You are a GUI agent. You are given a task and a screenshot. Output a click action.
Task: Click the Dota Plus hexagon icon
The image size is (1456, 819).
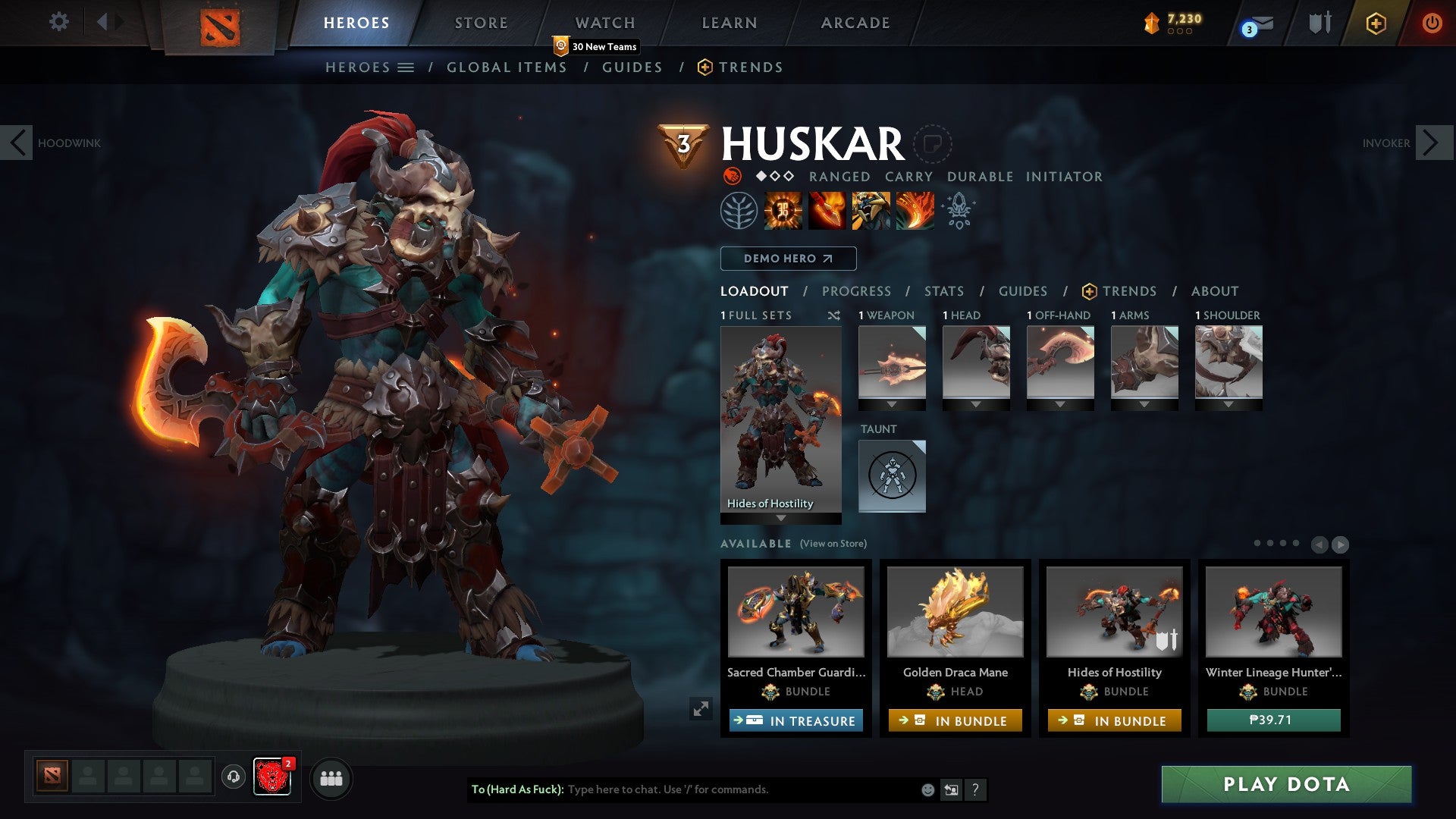(1375, 24)
